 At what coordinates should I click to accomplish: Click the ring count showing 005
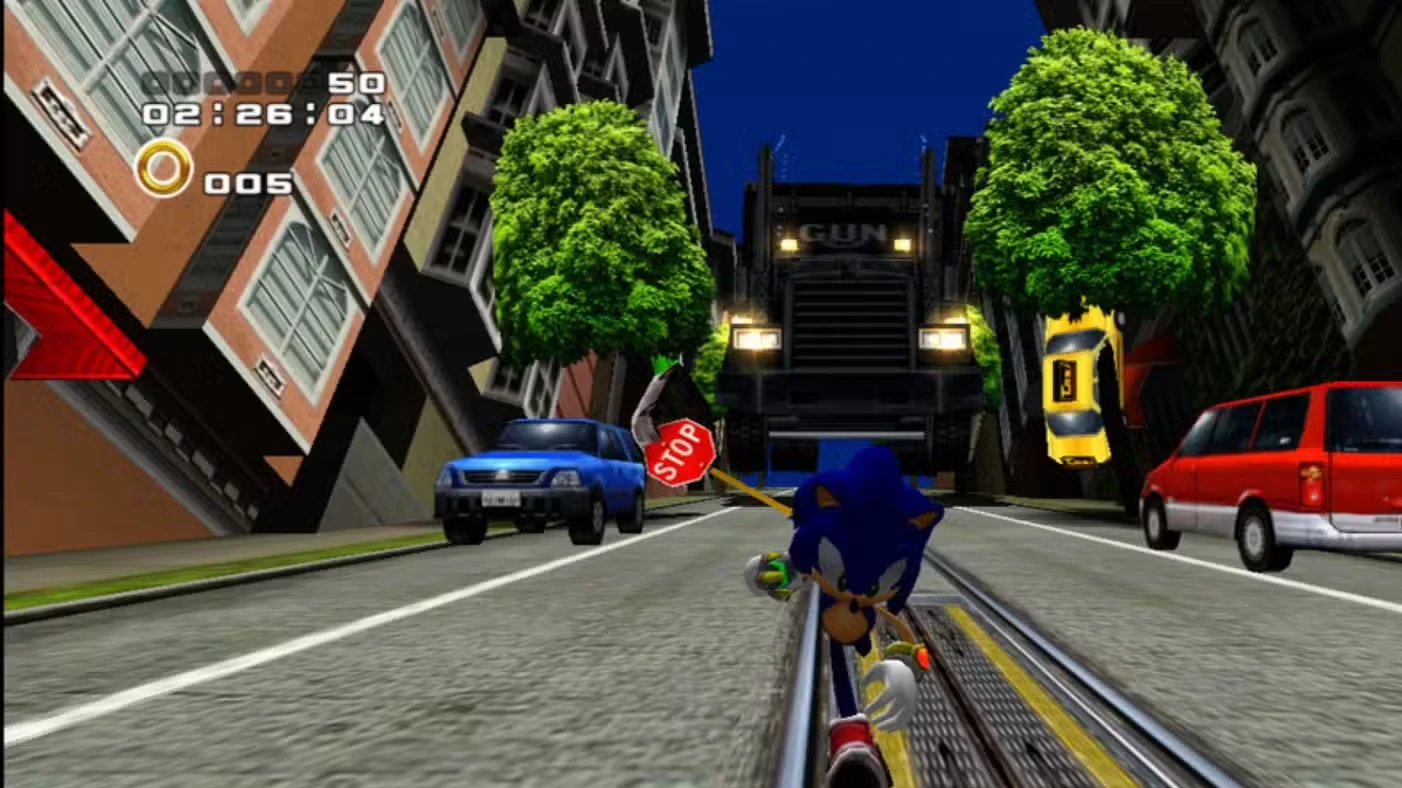pos(248,182)
